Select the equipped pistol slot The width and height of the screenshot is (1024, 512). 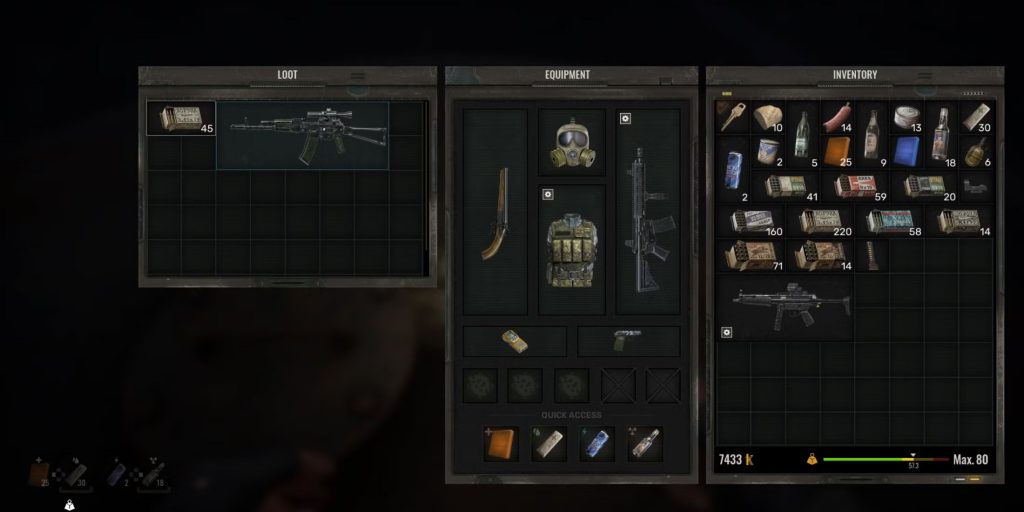point(628,341)
